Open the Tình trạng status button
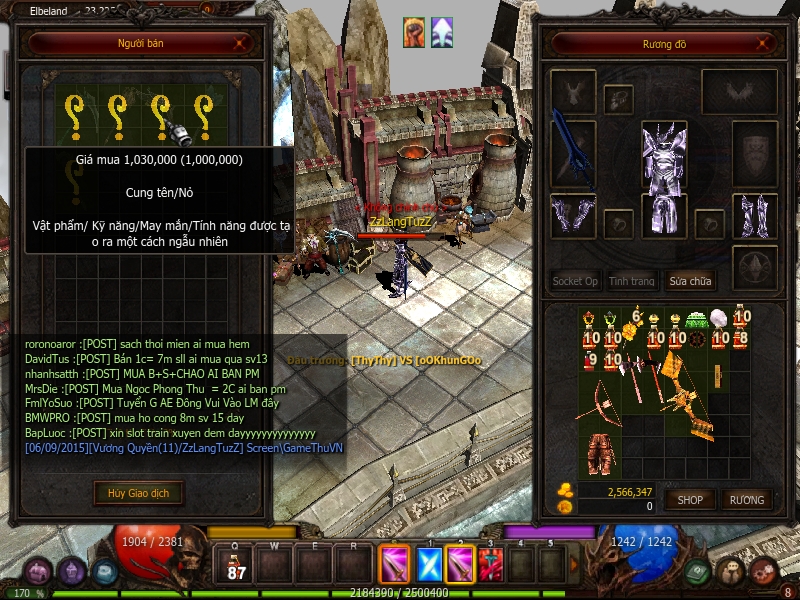This screenshot has width=800, height=600. [632, 281]
